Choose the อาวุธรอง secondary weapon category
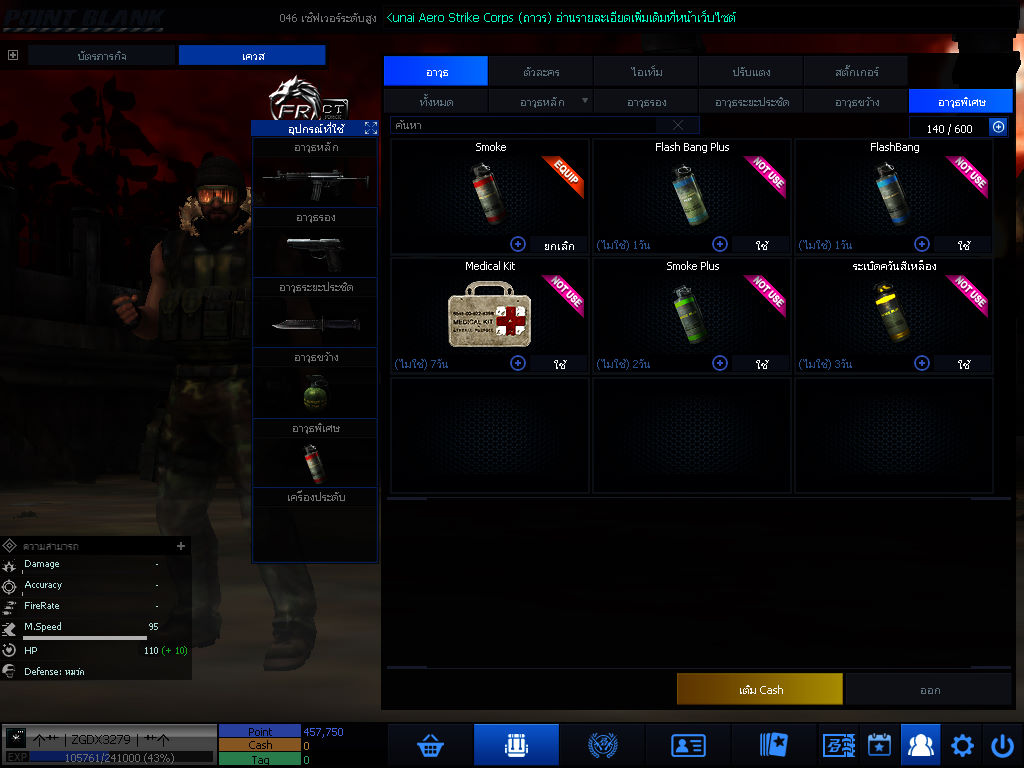Image resolution: width=1024 pixels, height=768 pixels. click(646, 102)
